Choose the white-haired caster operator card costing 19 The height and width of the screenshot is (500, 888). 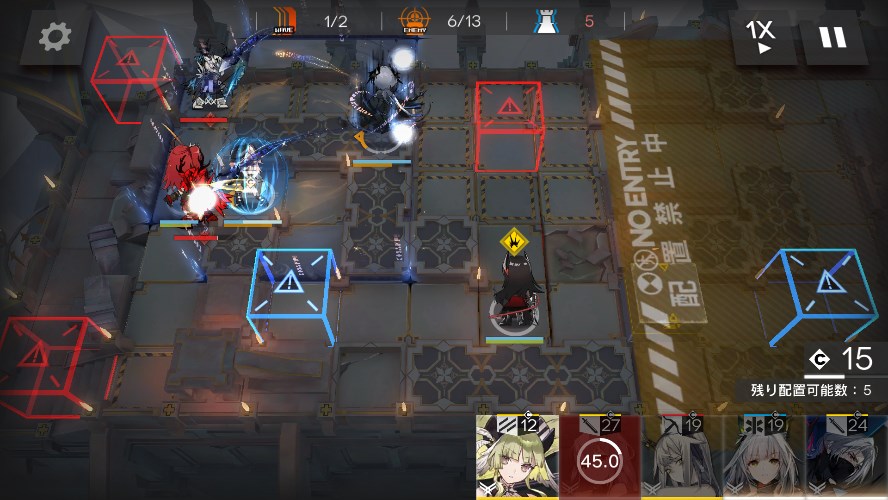pos(765,458)
